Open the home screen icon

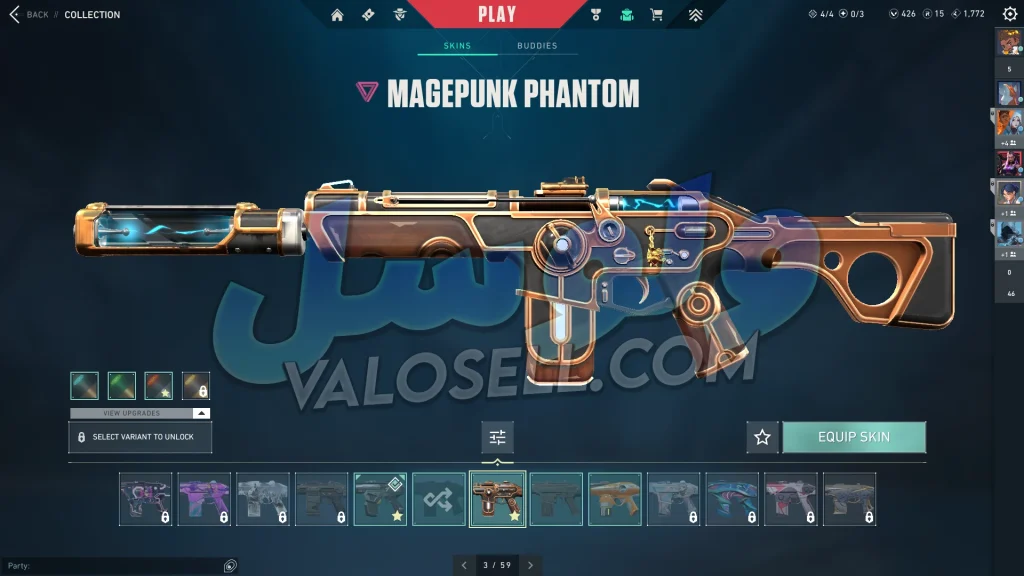(x=337, y=15)
